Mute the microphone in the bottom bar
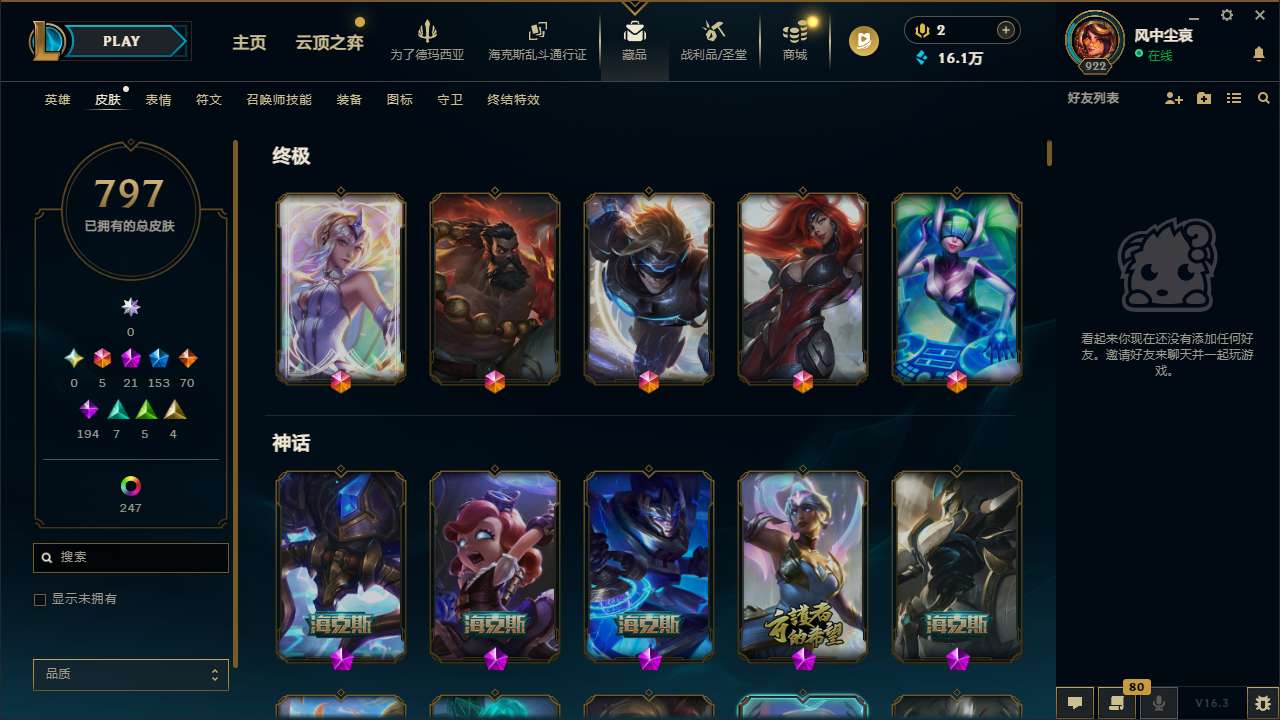Image resolution: width=1280 pixels, height=720 pixels. 1158,703
